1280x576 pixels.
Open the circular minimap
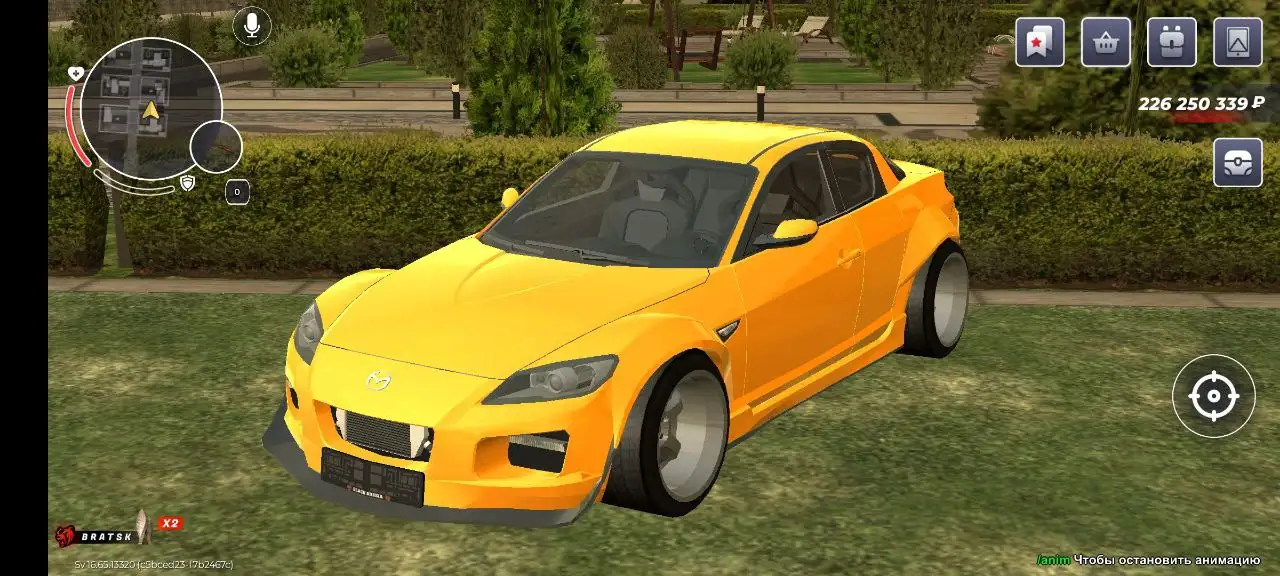pos(151,108)
